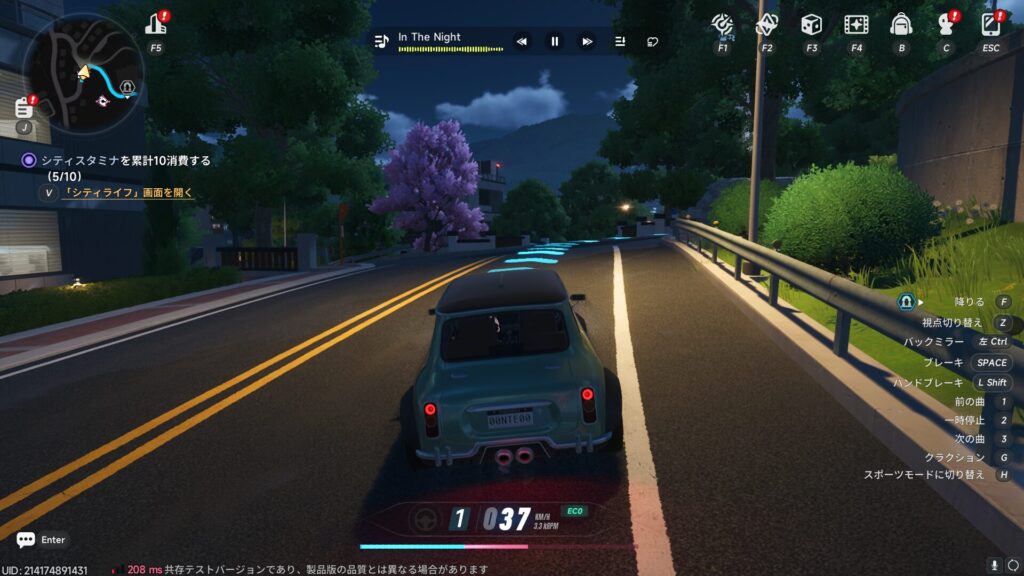Image resolution: width=1024 pixels, height=576 pixels.
Task: Open the phone main menu icon
Action: (x=991, y=24)
